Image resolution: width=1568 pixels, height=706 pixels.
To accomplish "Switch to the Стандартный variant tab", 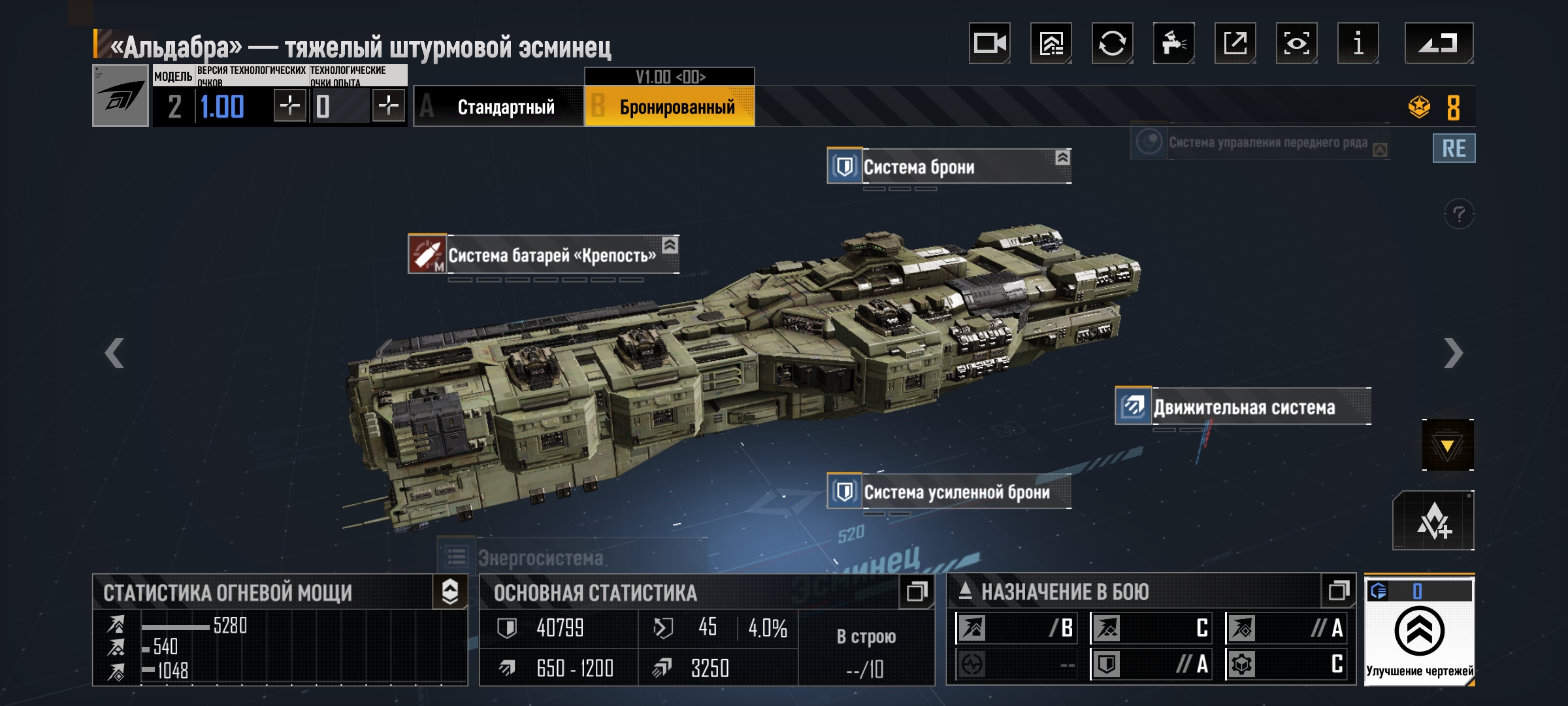I will click(x=498, y=107).
